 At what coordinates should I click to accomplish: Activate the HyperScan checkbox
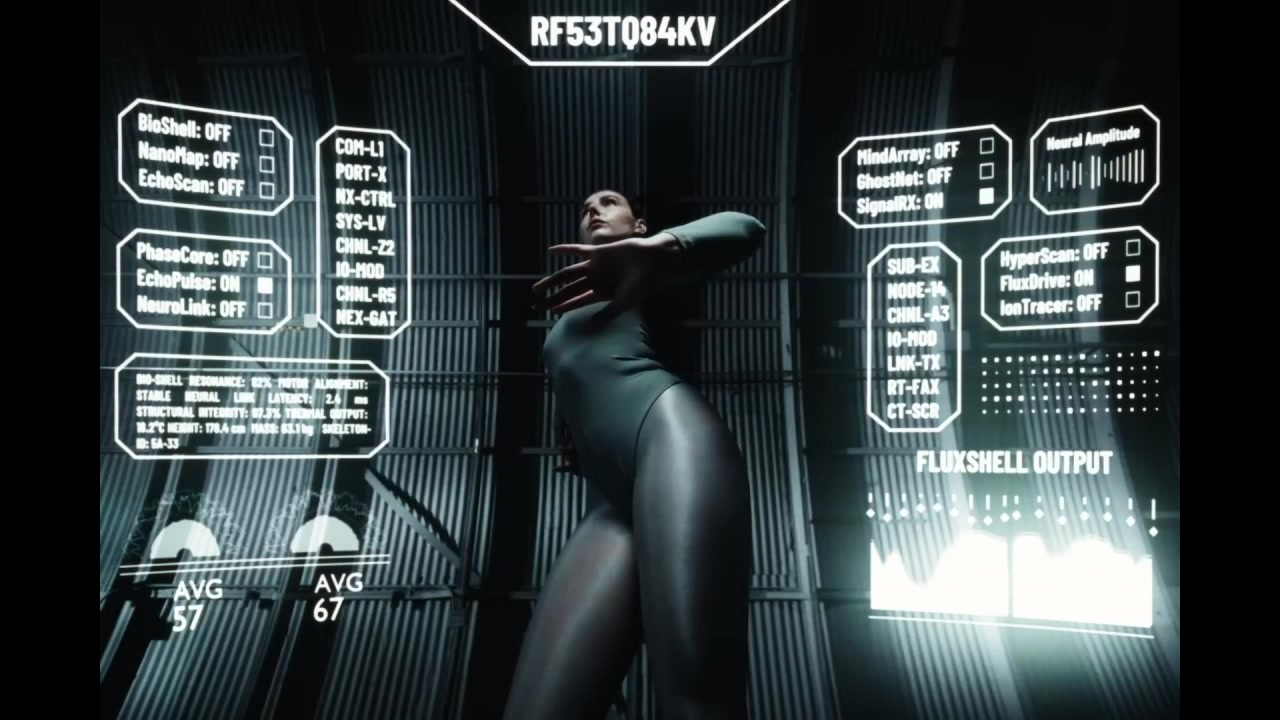pyautogui.click(x=1133, y=248)
